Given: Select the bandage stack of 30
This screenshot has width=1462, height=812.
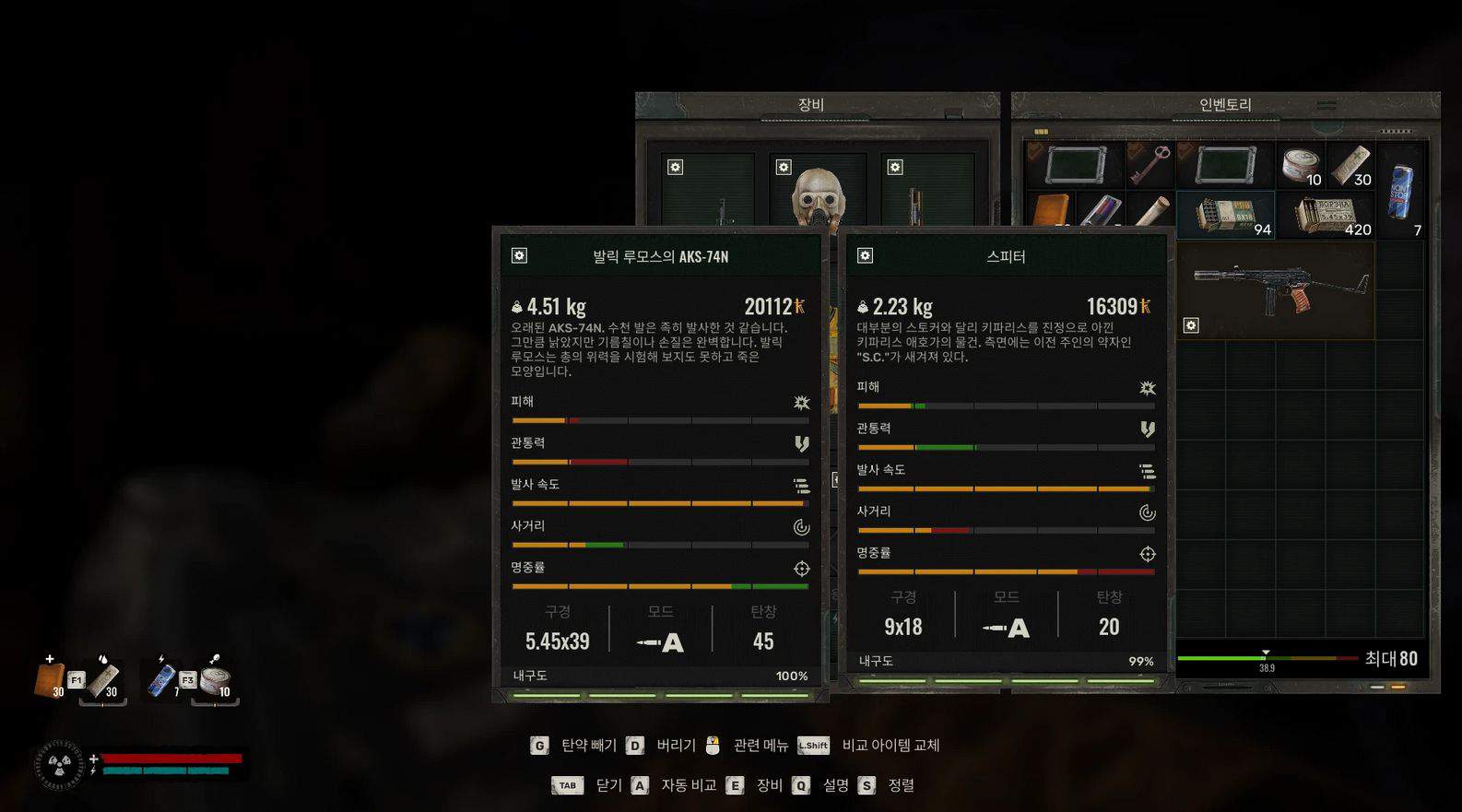Looking at the screenshot, I should click(x=1350, y=166).
